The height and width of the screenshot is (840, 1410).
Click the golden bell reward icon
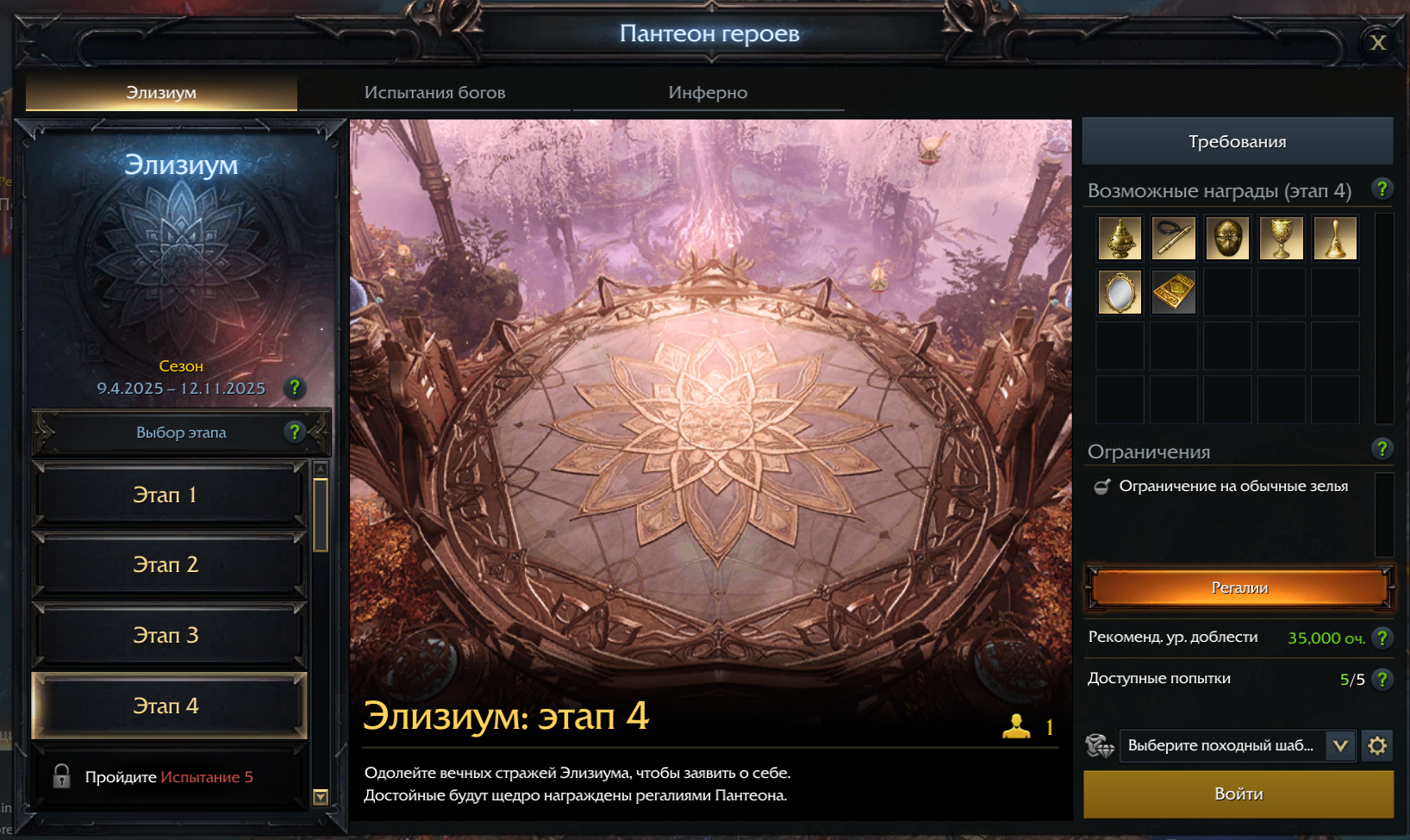1335,239
